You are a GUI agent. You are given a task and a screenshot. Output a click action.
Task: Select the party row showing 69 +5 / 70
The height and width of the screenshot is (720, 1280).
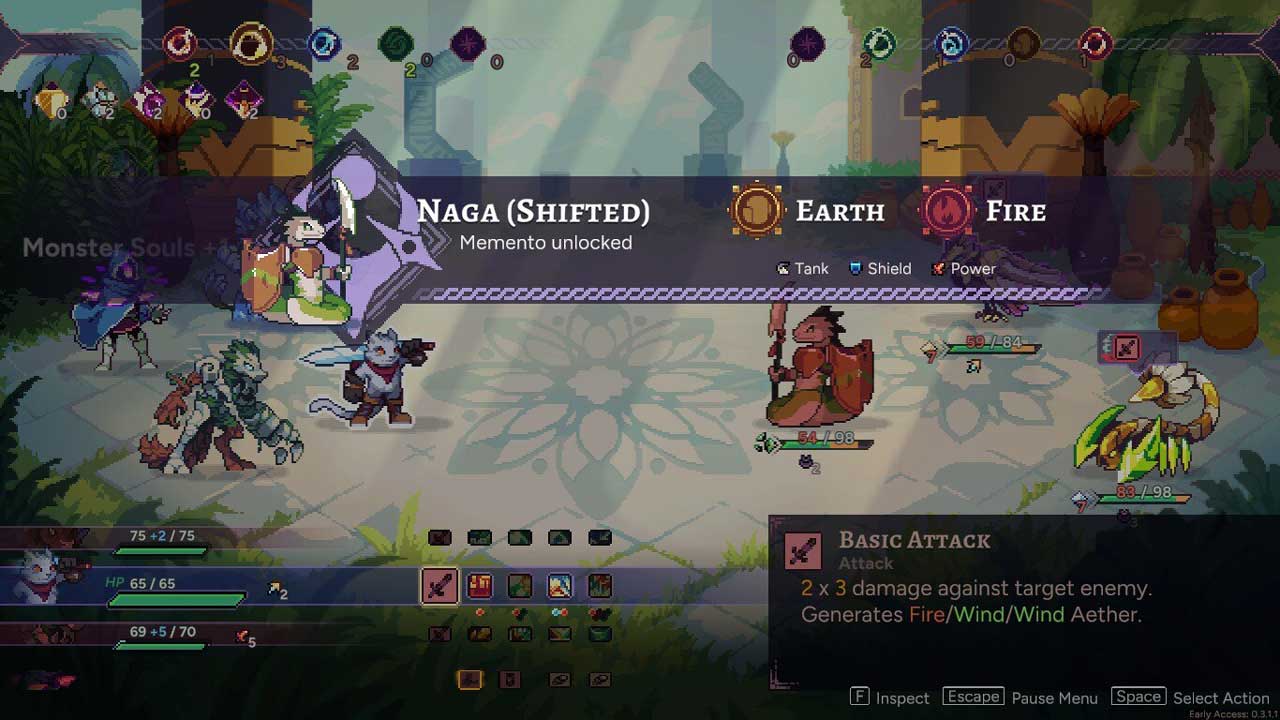tap(150, 636)
